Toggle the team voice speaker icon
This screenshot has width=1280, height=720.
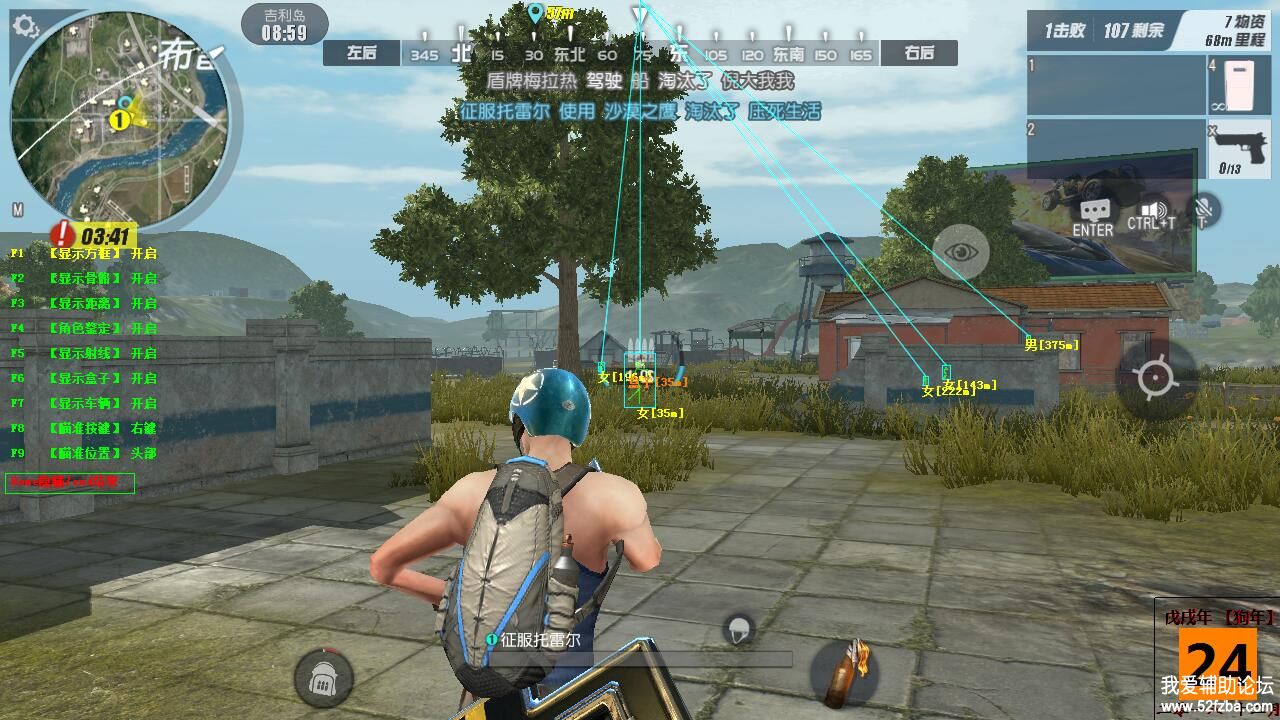1153,214
